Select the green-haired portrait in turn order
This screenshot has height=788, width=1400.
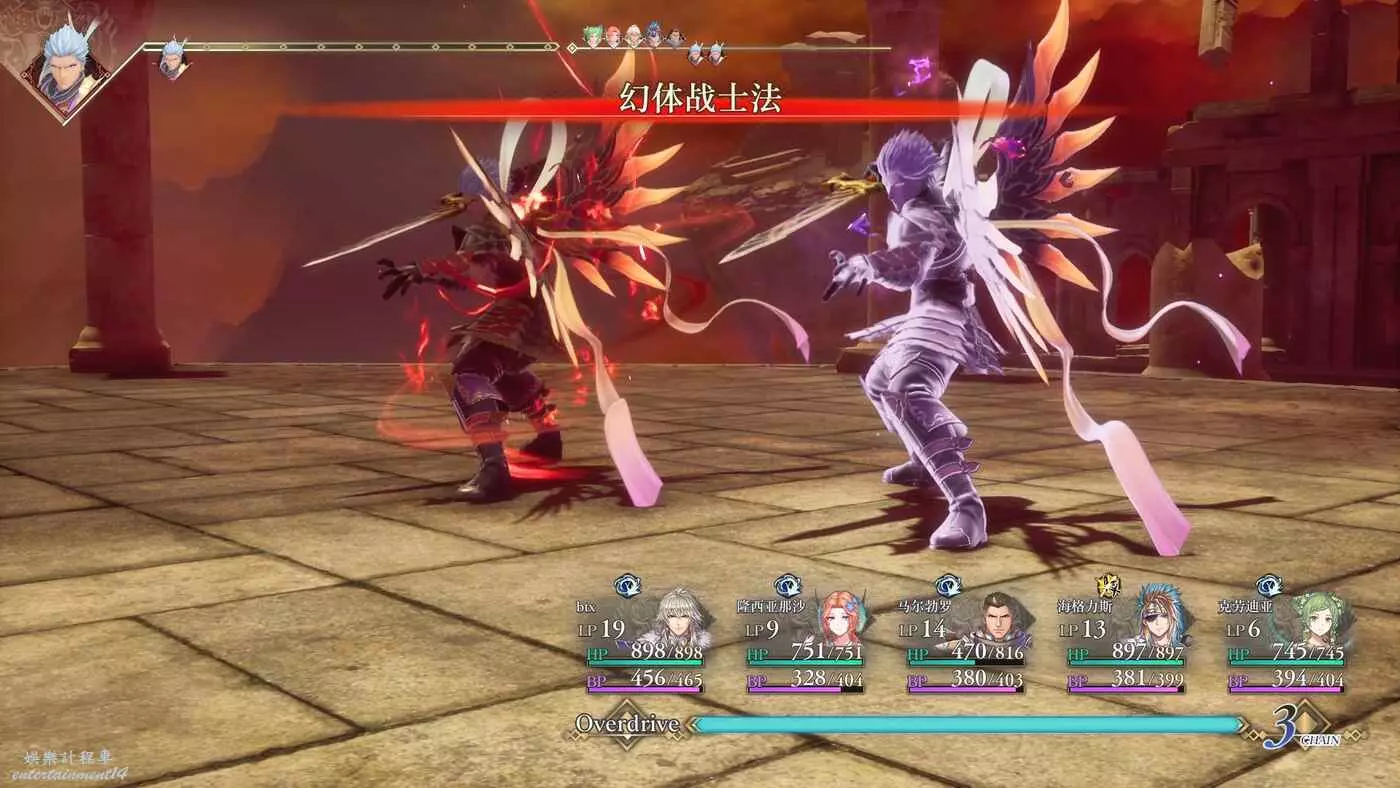(x=593, y=37)
